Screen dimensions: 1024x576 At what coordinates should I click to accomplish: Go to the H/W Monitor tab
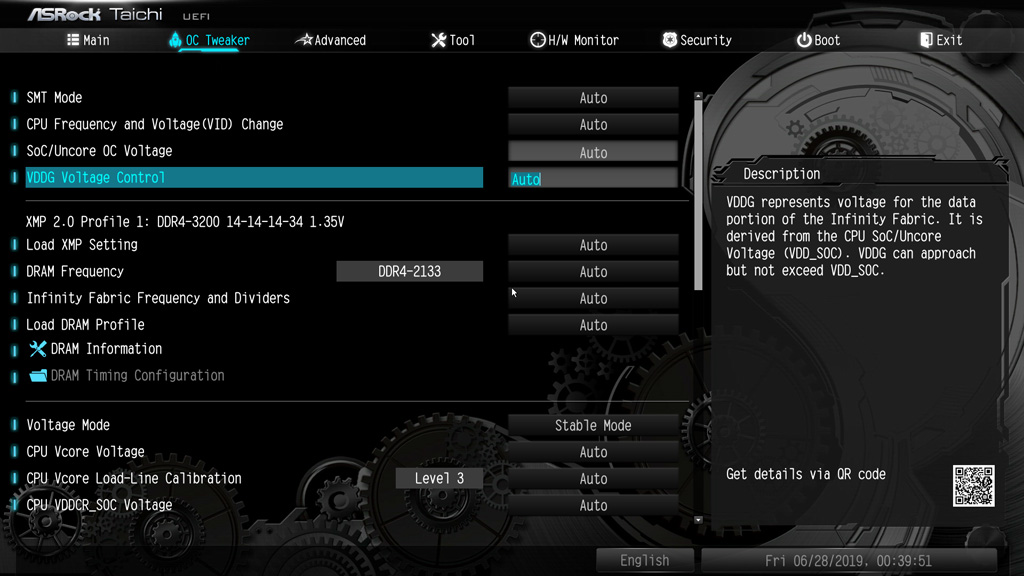tap(574, 40)
